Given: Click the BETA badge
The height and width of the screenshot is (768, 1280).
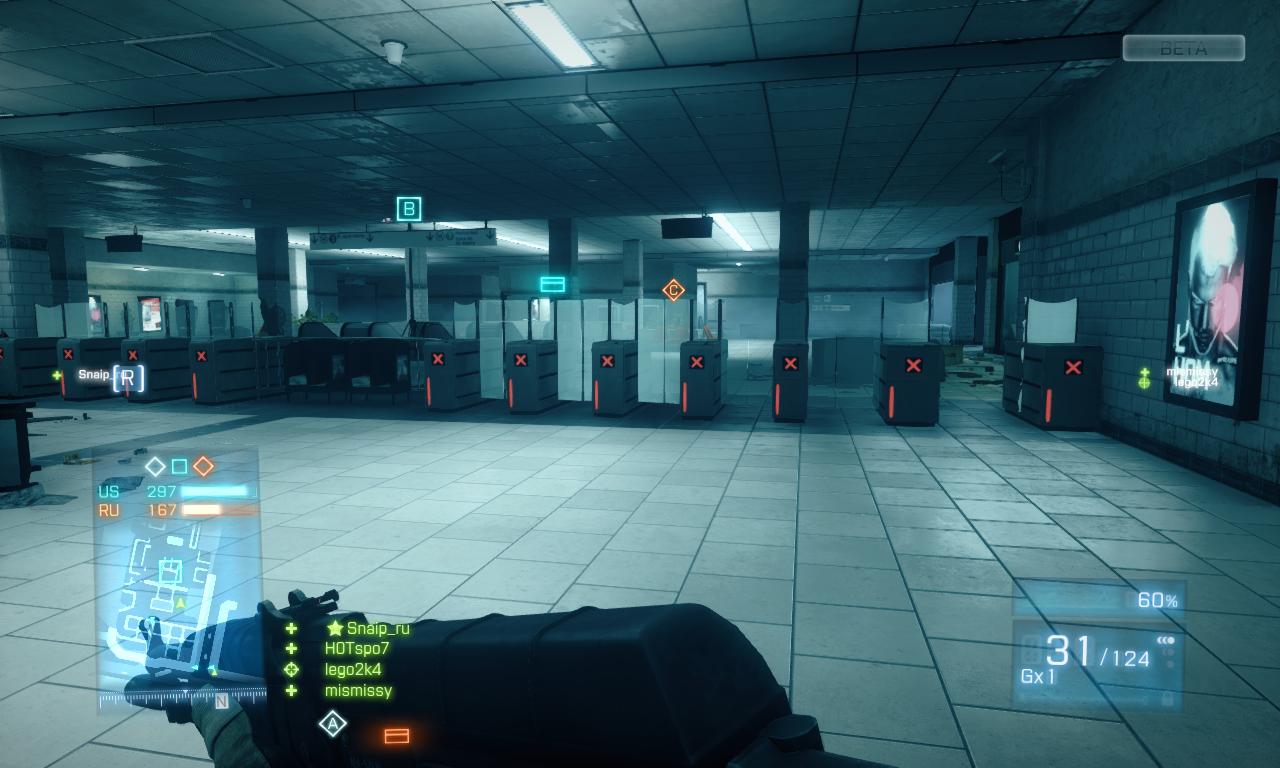Looking at the screenshot, I should tap(1183, 48).
